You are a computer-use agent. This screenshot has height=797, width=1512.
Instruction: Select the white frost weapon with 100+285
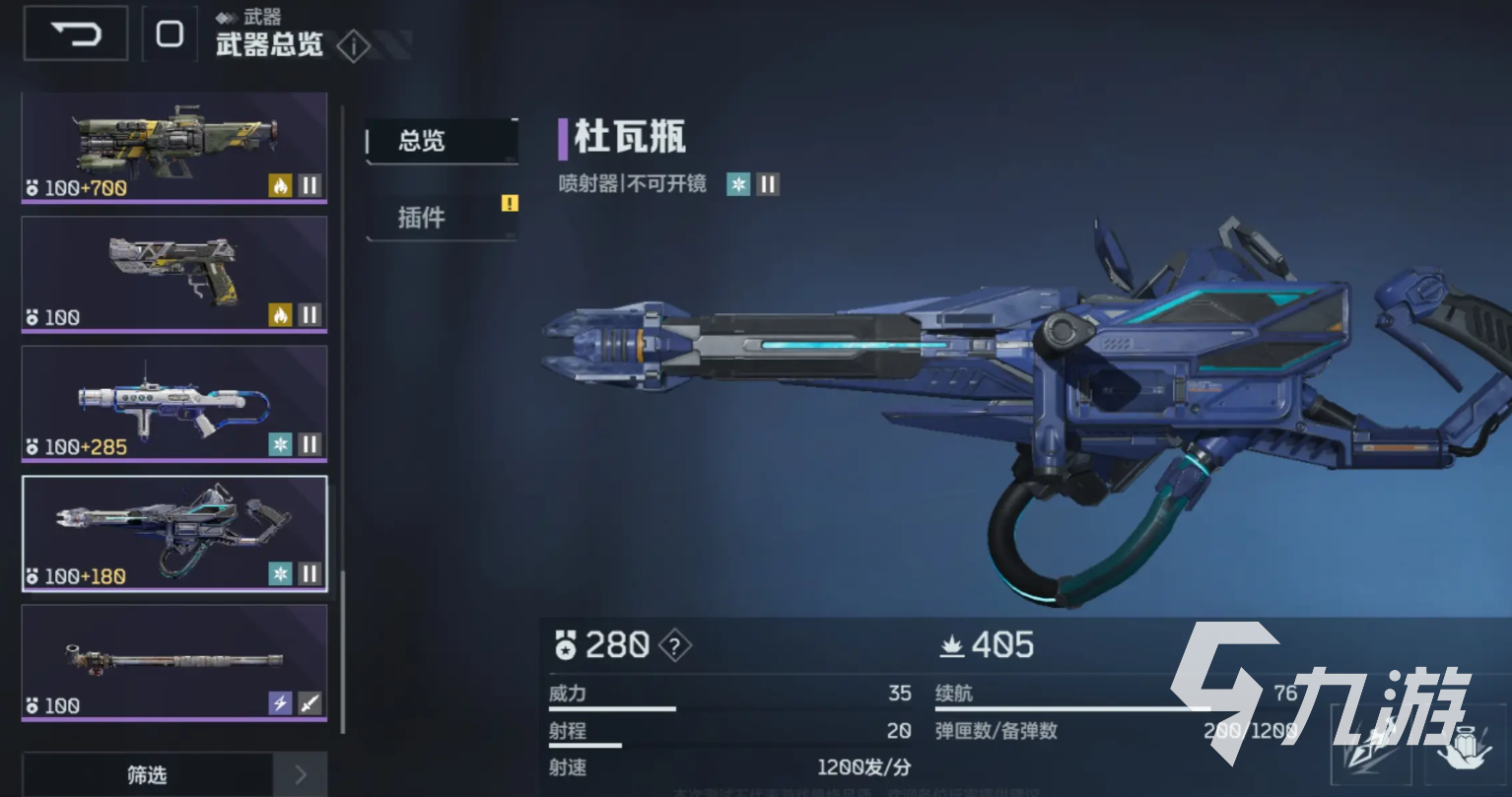point(174,402)
